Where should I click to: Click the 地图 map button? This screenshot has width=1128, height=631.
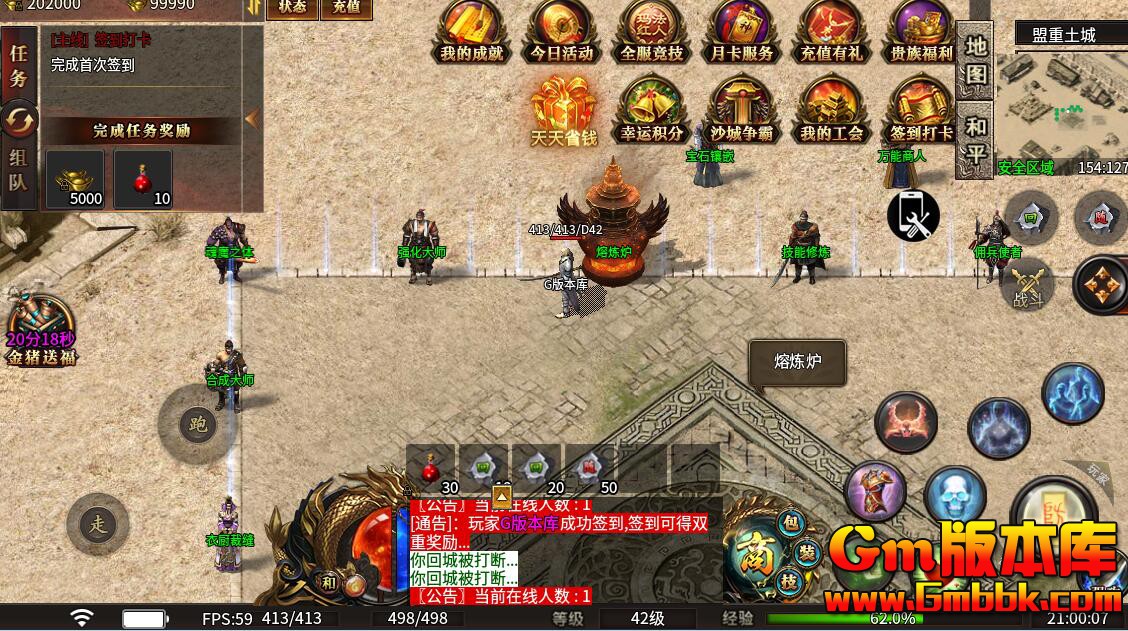(x=975, y=62)
